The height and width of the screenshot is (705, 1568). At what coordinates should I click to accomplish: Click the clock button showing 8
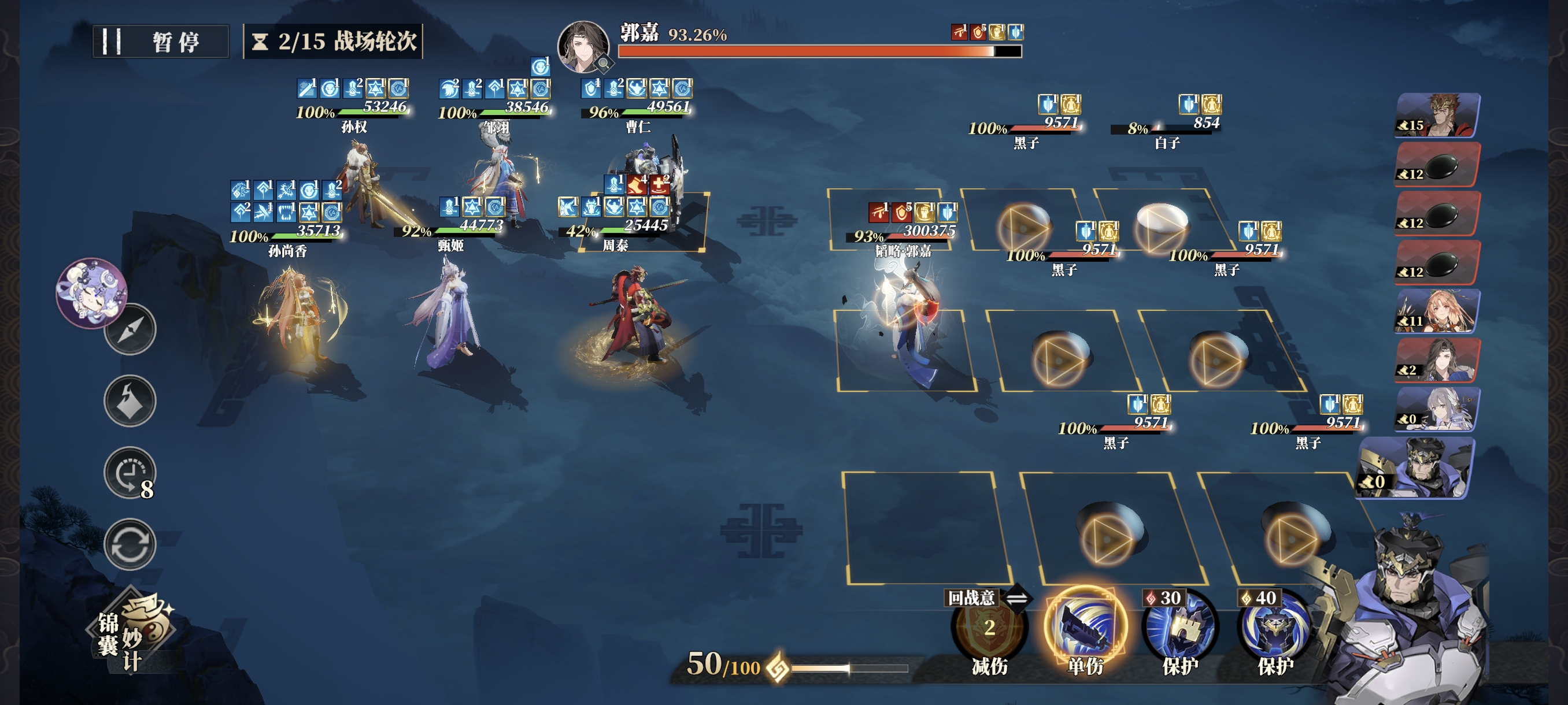[130, 473]
